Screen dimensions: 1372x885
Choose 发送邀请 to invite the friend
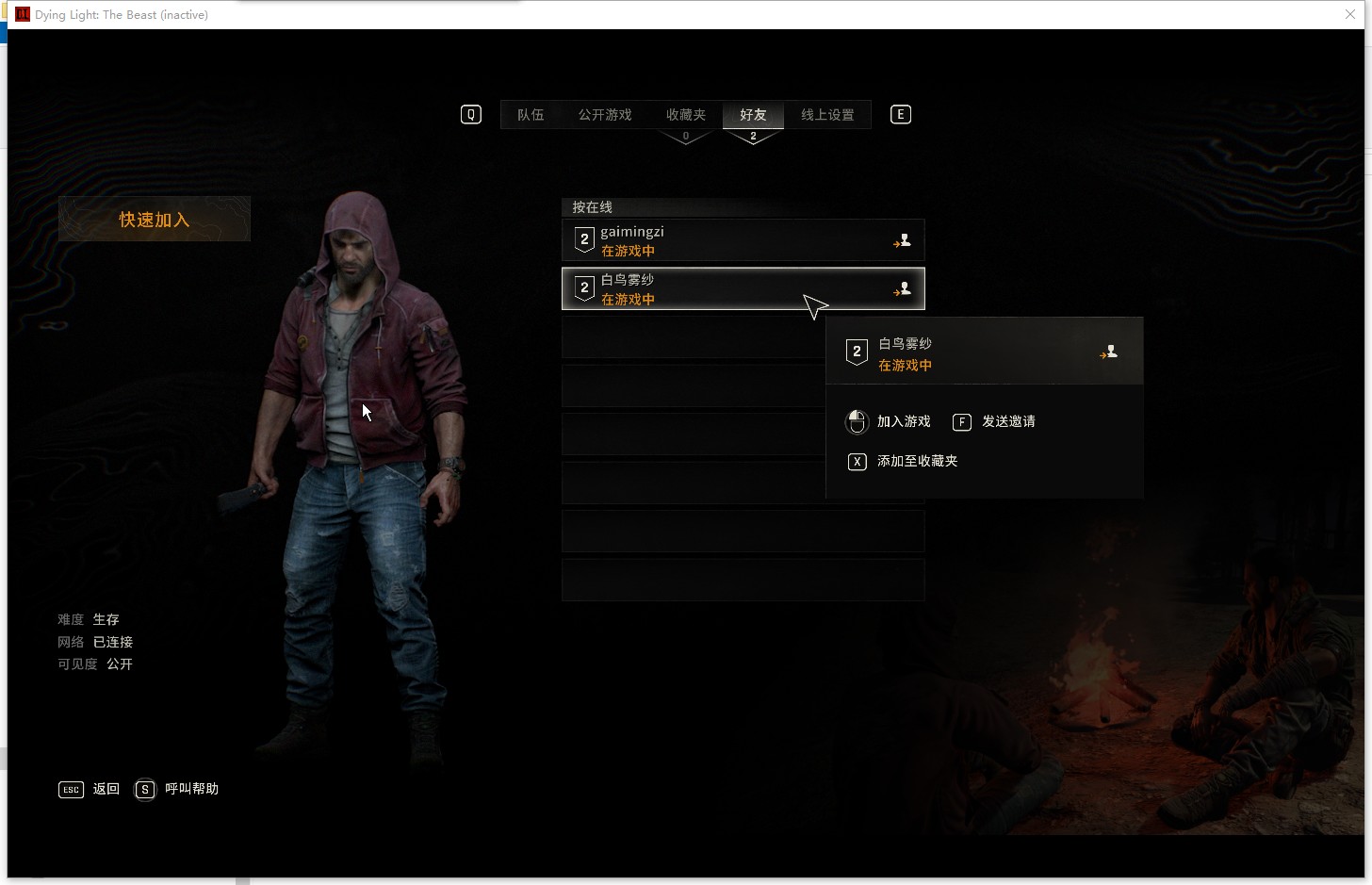coord(1007,421)
